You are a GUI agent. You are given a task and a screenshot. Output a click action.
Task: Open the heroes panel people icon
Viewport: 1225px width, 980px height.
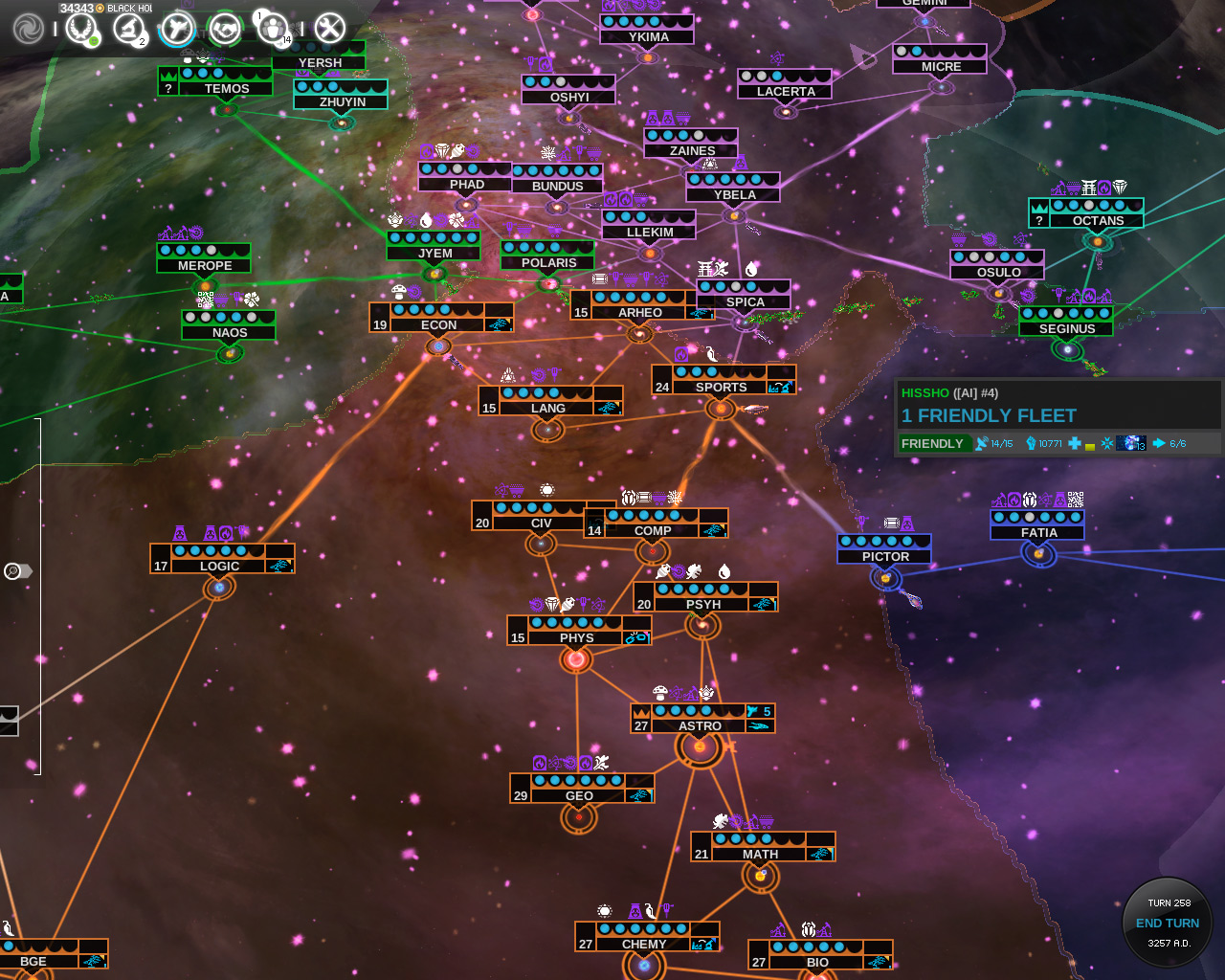click(275, 27)
